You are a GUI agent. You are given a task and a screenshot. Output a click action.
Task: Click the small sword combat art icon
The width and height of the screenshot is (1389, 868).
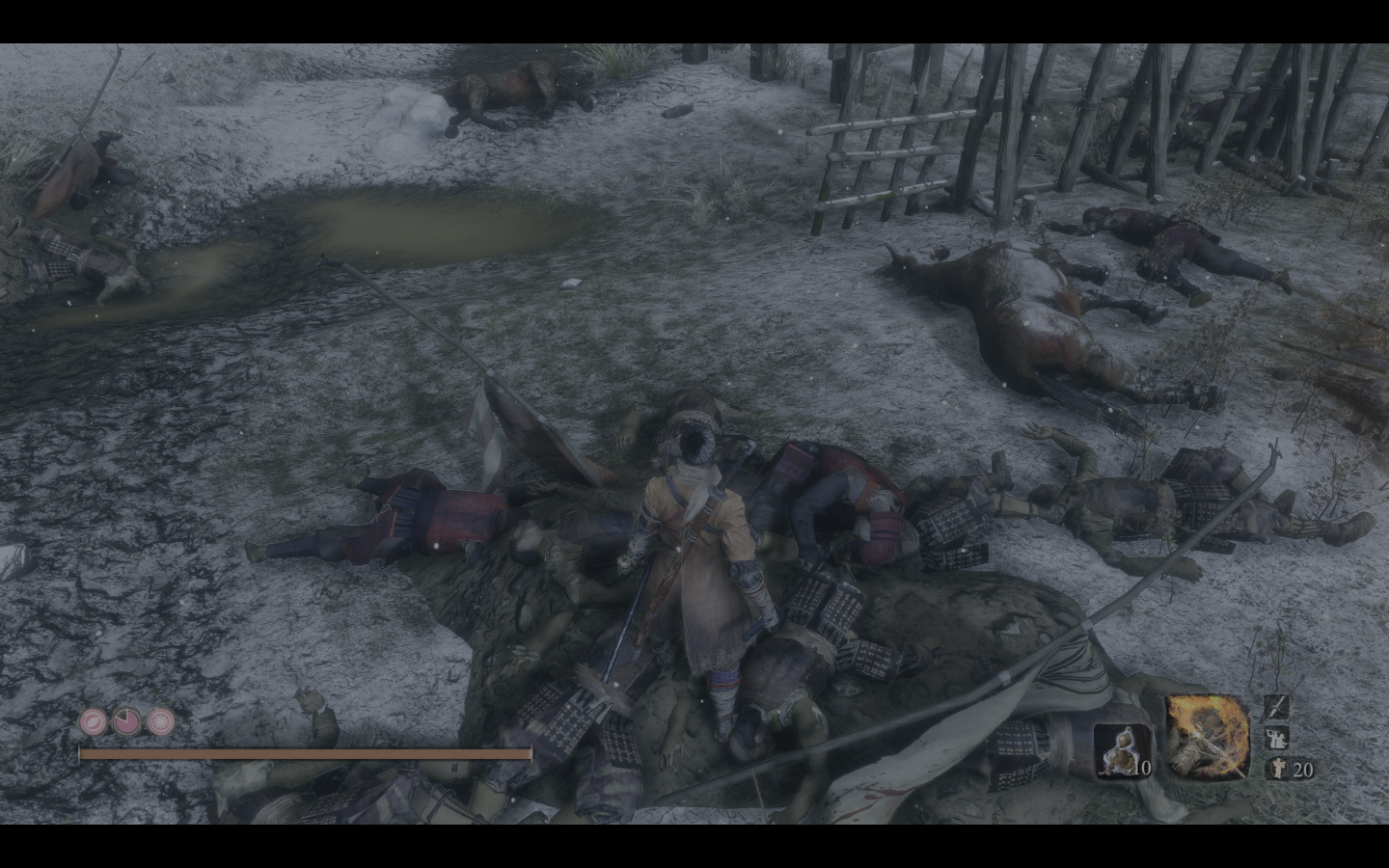tap(1275, 707)
